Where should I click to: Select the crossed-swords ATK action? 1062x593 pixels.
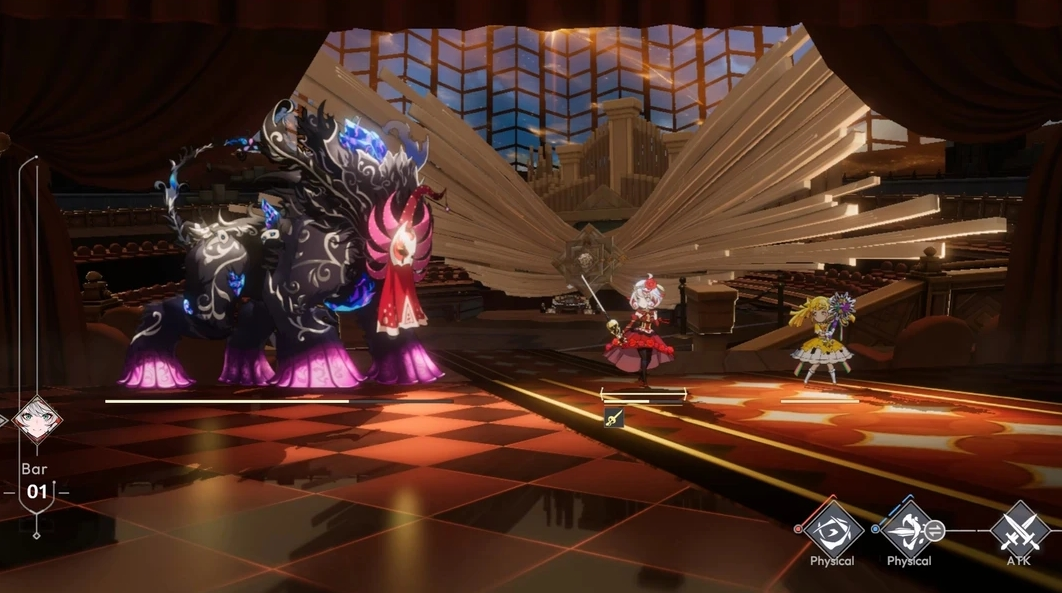point(1019,530)
